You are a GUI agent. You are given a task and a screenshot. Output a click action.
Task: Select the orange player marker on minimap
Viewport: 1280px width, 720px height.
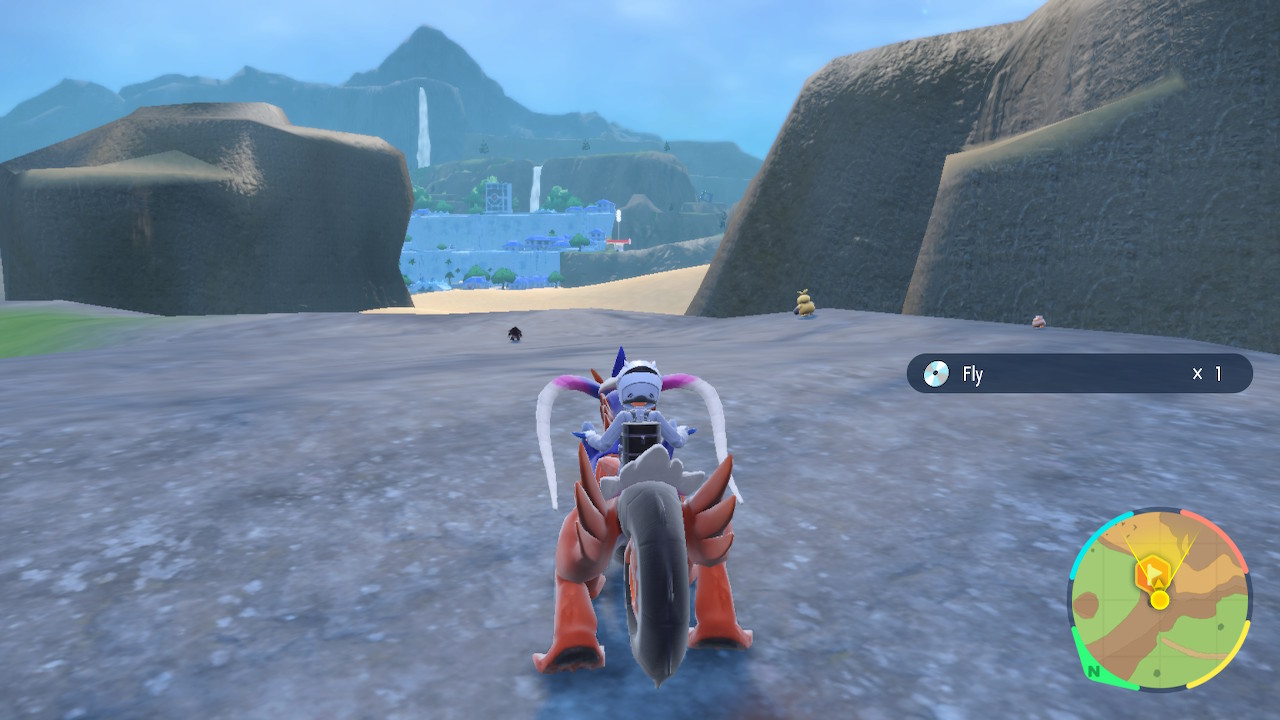coord(1153,572)
